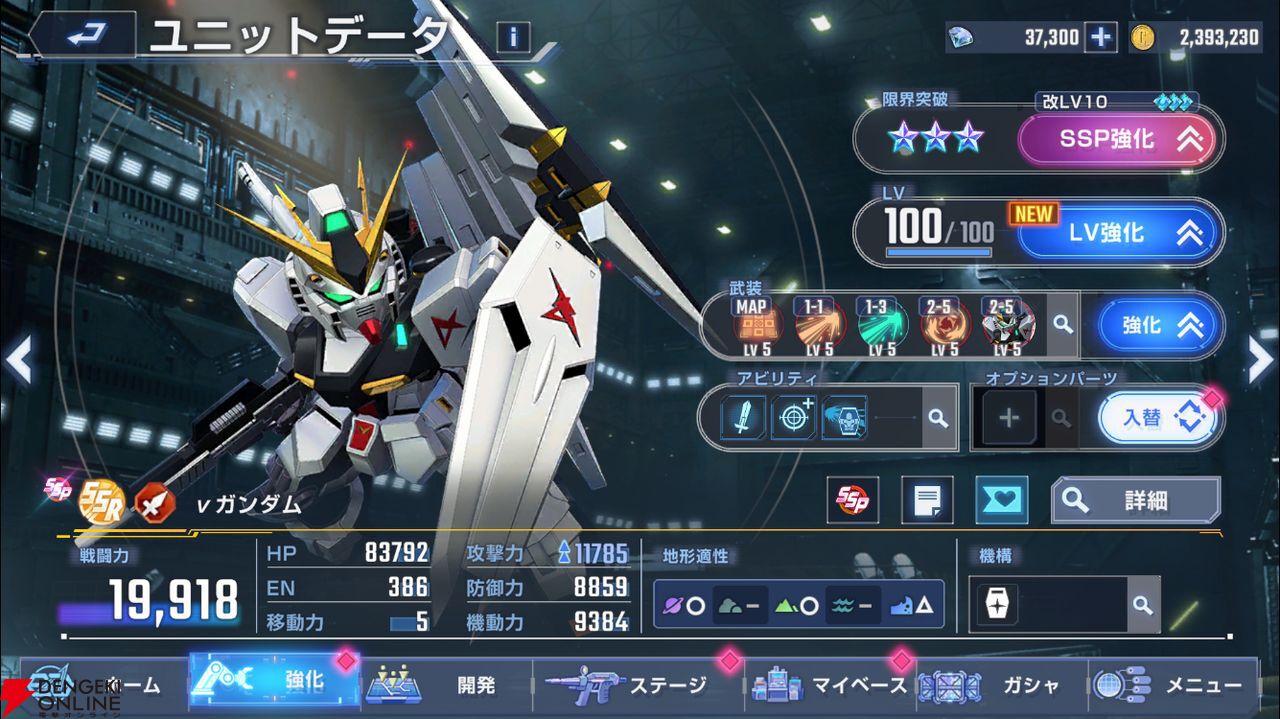Viewport: 1280px width, 719px height.
Task: Open the document notes icon
Action: click(x=927, y=500)
